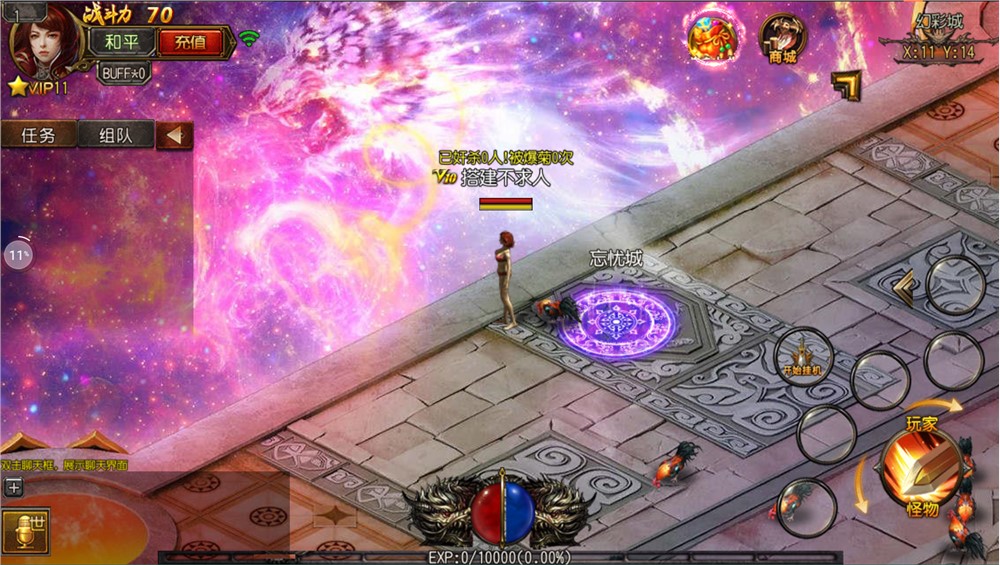Open the character portrait panel
The height and width of the screenshot is (565, 1000).
coord(45,42)
